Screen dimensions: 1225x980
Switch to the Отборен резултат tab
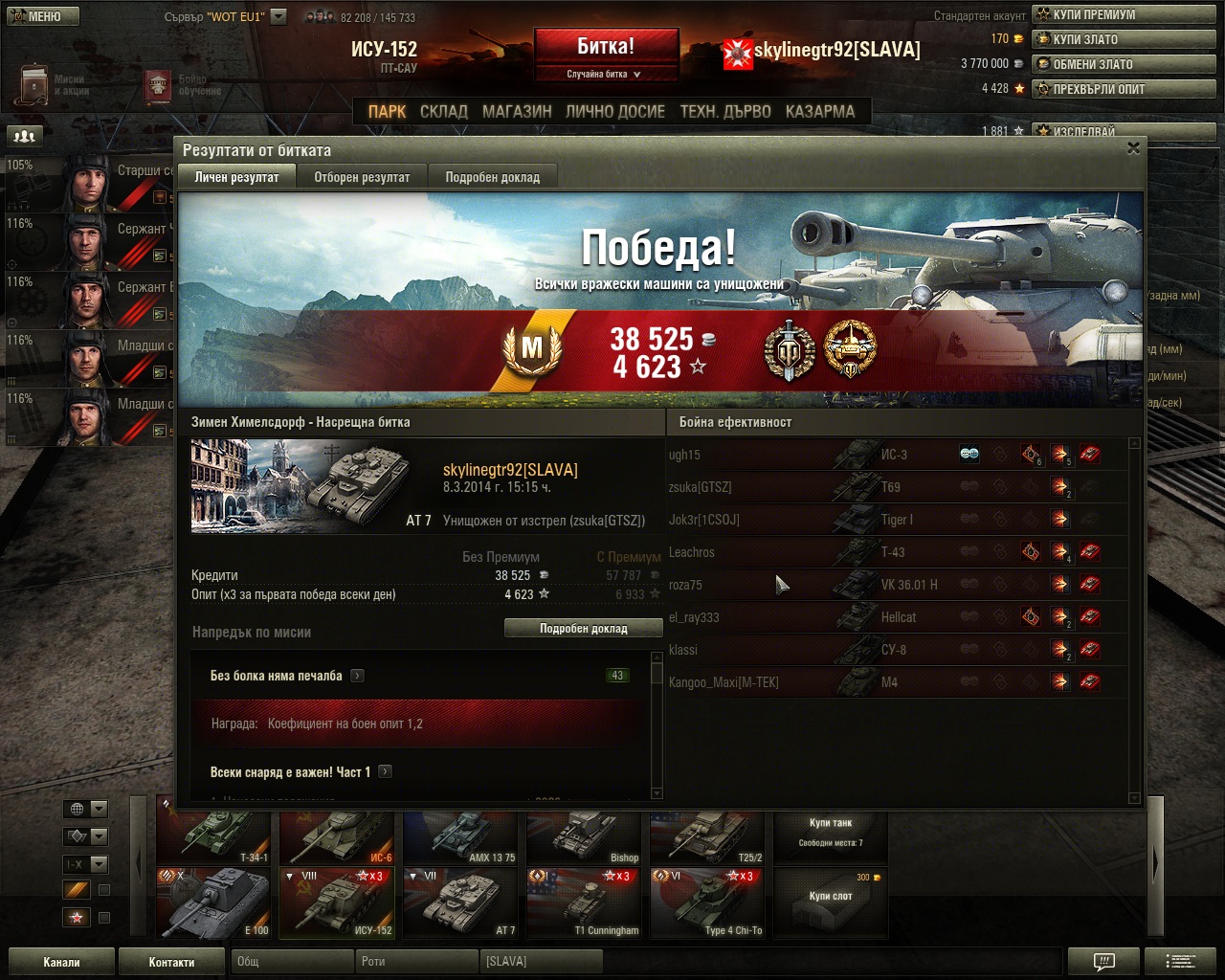pyautogui.click(x=362, y=177)
